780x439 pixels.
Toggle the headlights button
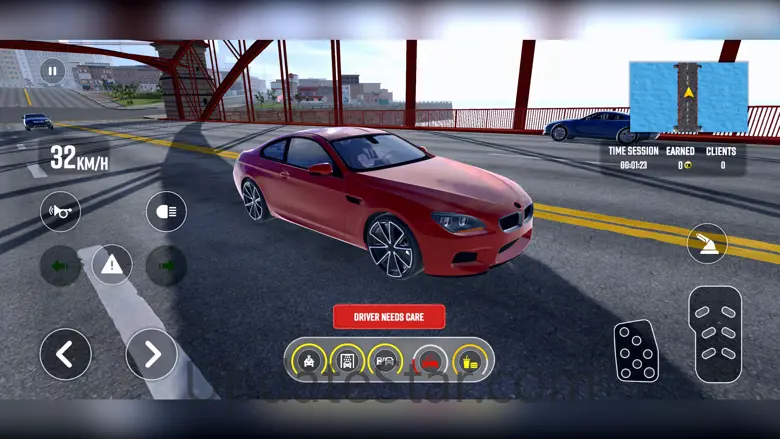(x=166, y=211)
